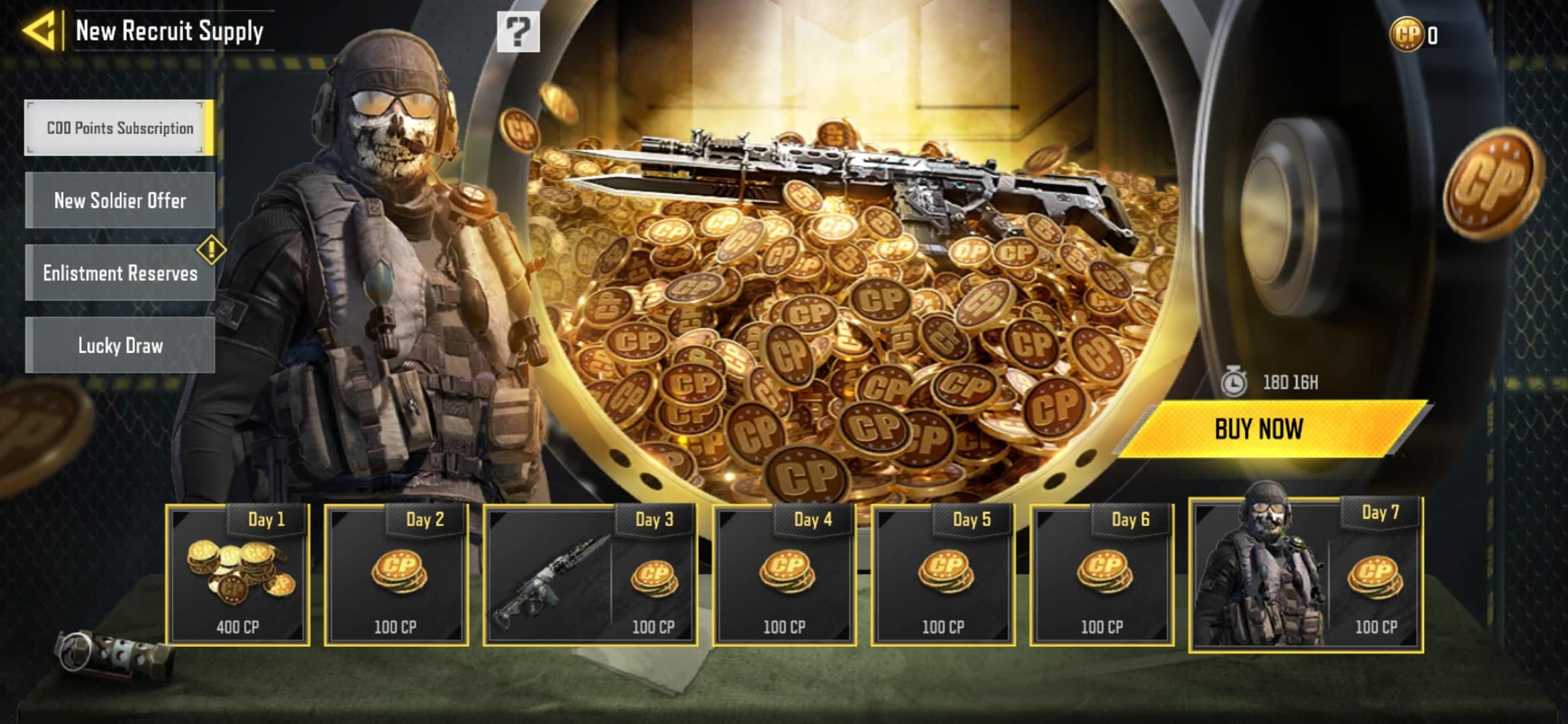Switch to New Soldier Offer

pyautogui.click(x=120, y=200)
